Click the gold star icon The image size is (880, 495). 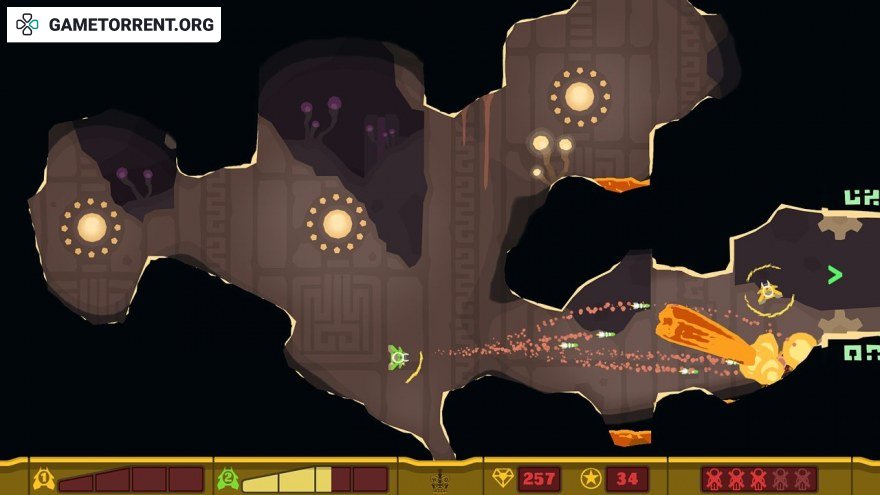point(591,479)
